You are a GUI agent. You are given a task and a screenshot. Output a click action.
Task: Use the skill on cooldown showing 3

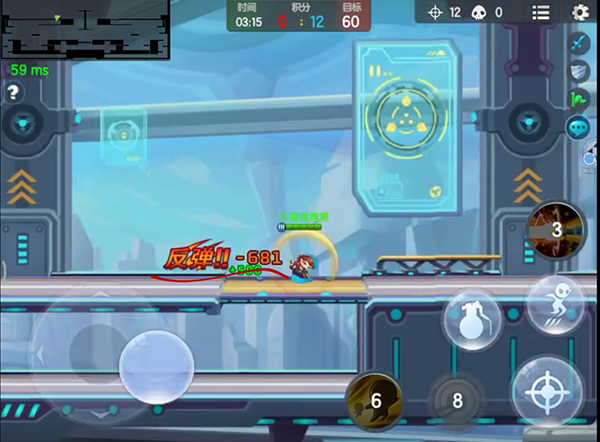[x=556, y=230]
